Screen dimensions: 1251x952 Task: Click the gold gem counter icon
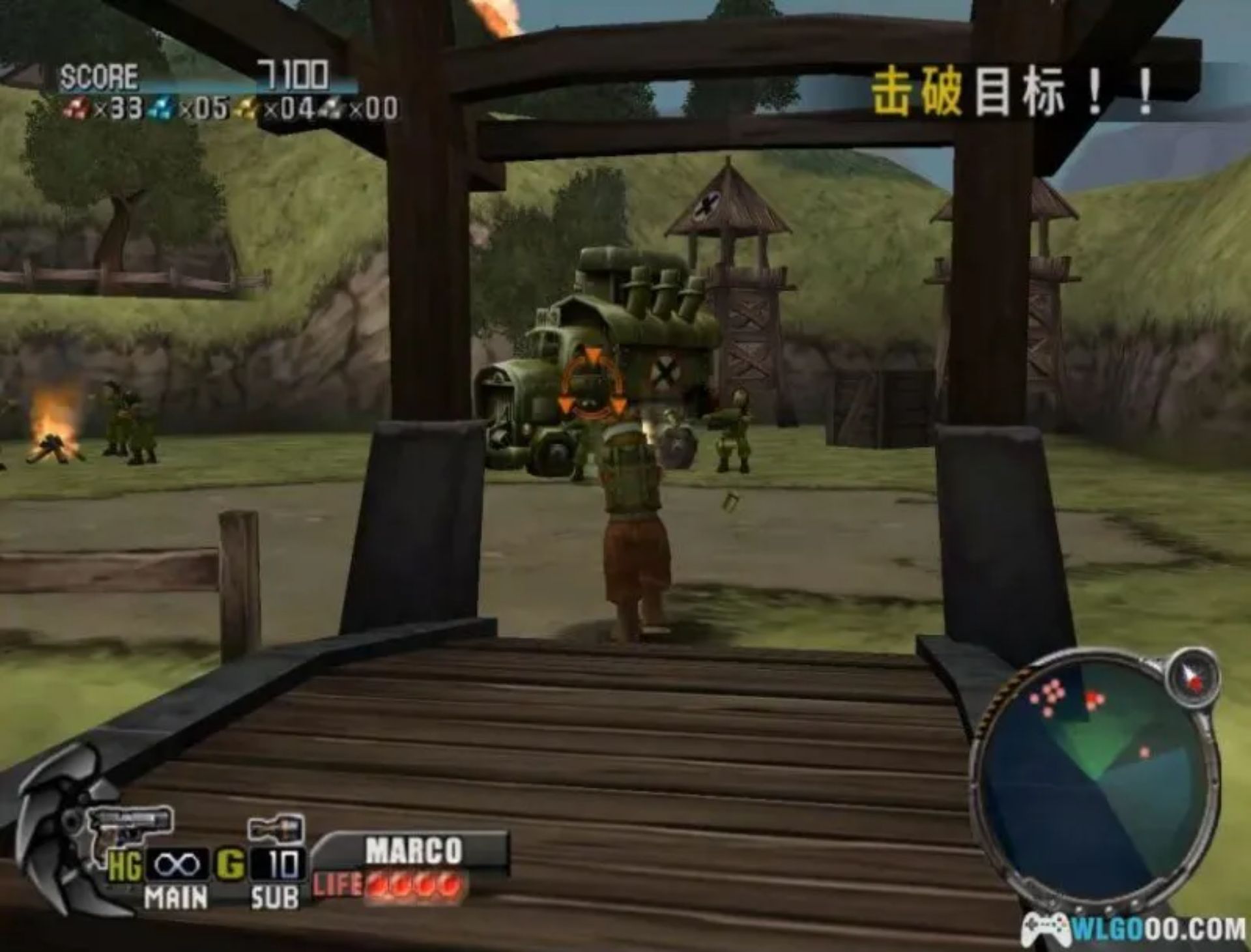[x=244, y=108]
